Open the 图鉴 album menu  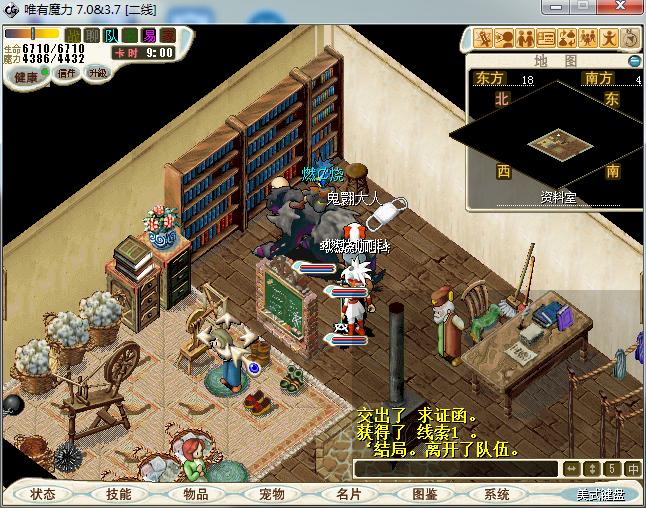pos(424,494)
